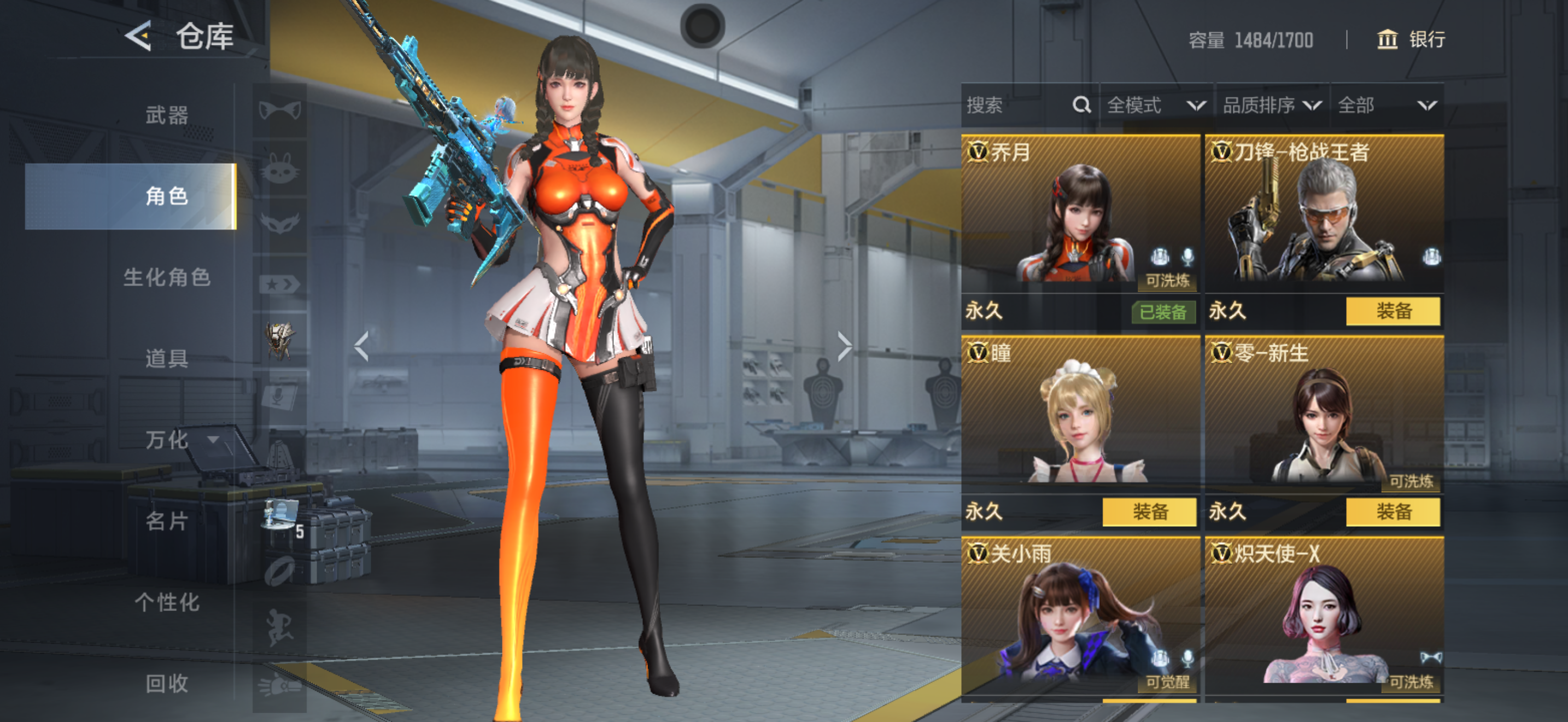Open the 生化角色 tab
This screenshot has height=722, width=1568.
tap(166, 277)
